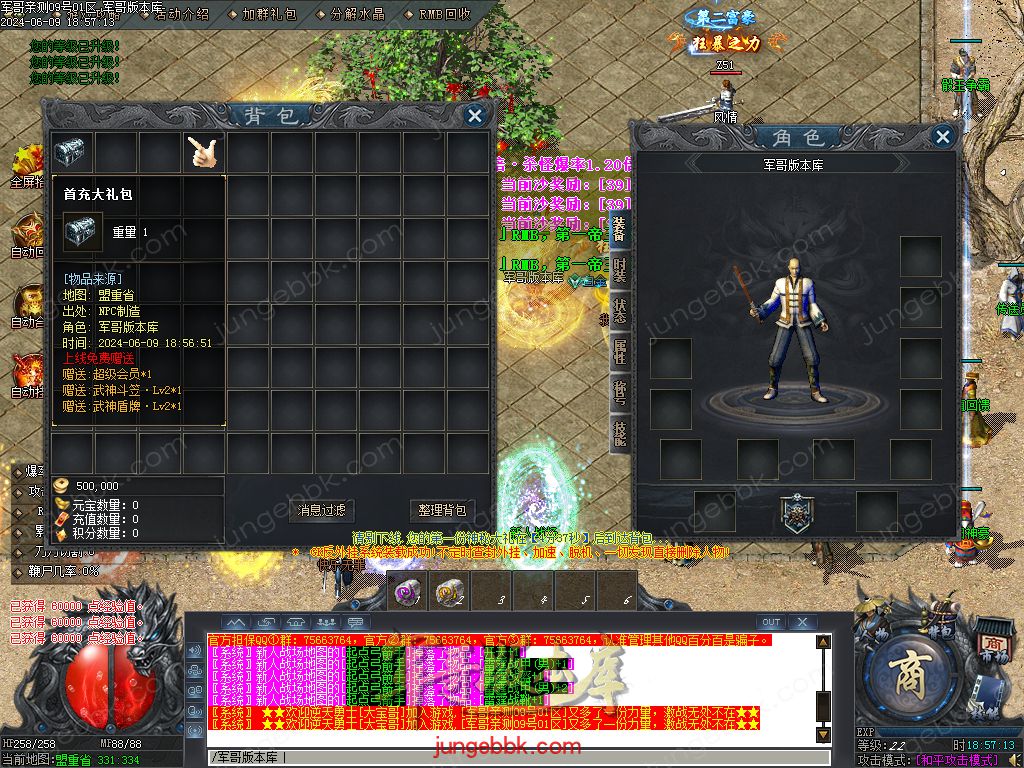Close the 角色 character panel

942,137
